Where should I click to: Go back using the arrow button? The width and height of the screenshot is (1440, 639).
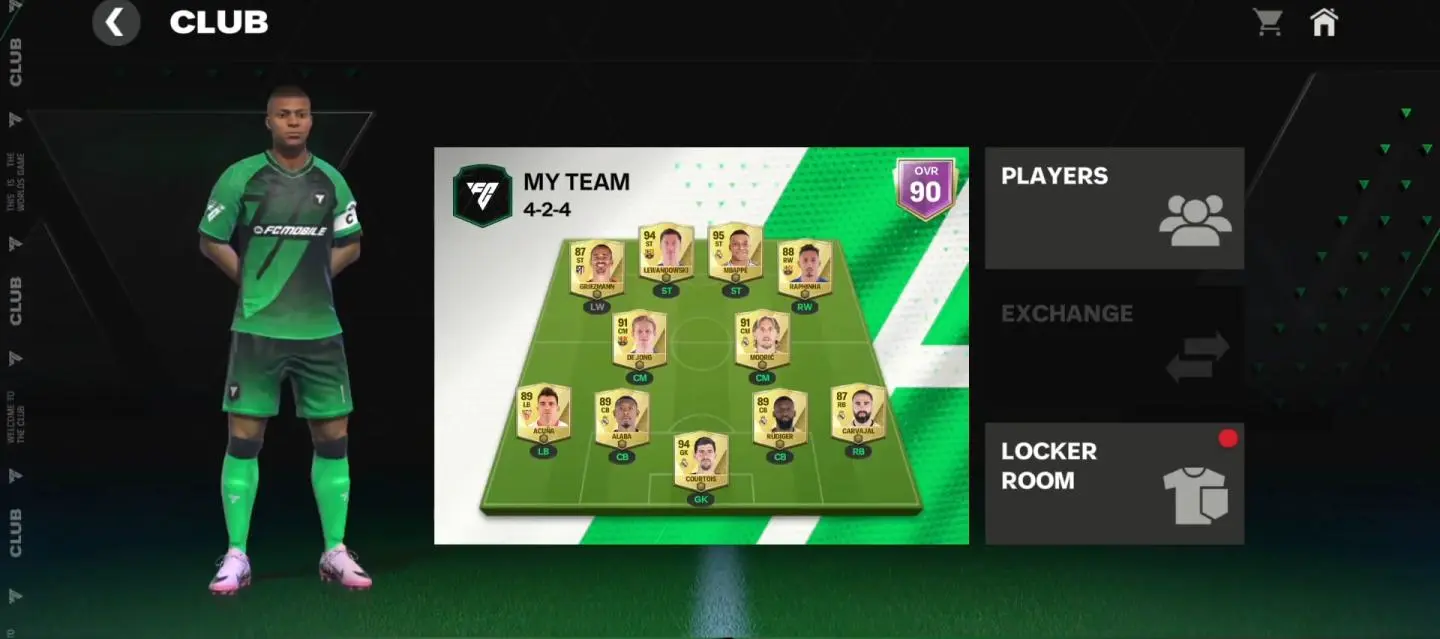tap(116, 23)
